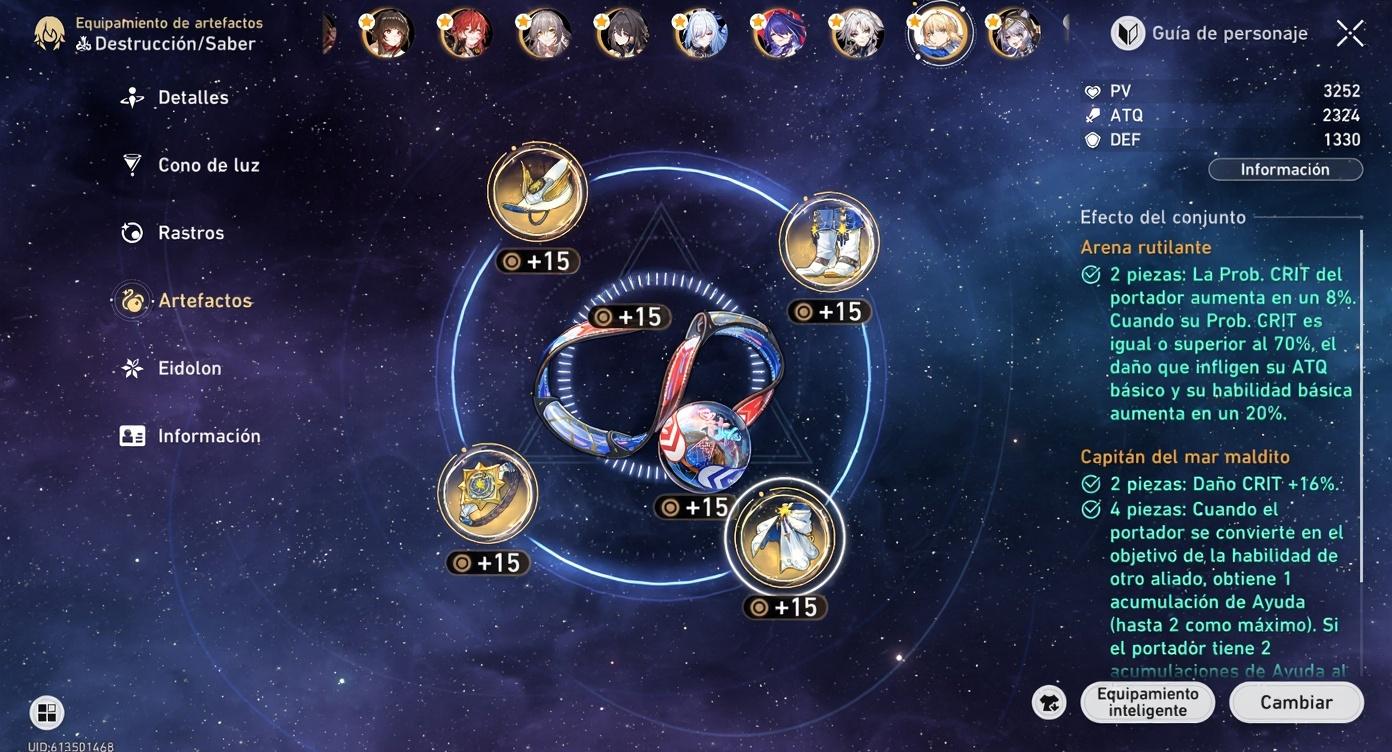Select the Artefactos tab

pyautogui.click(x=204, y=301)
